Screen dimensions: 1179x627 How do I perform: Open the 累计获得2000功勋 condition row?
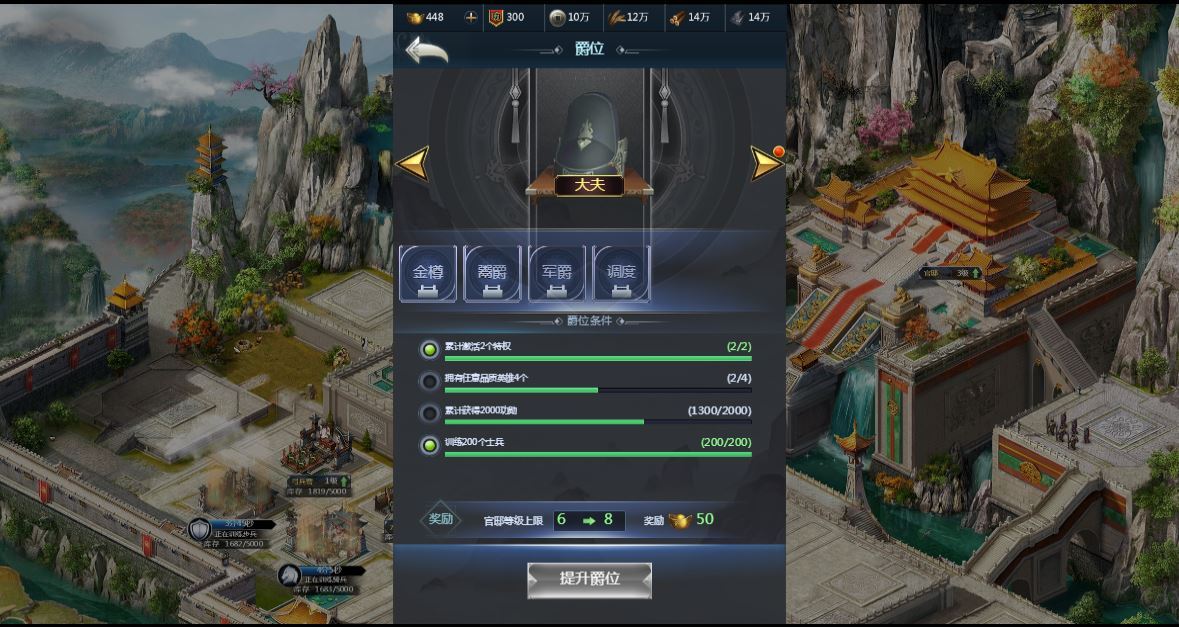tap(589, 413)
